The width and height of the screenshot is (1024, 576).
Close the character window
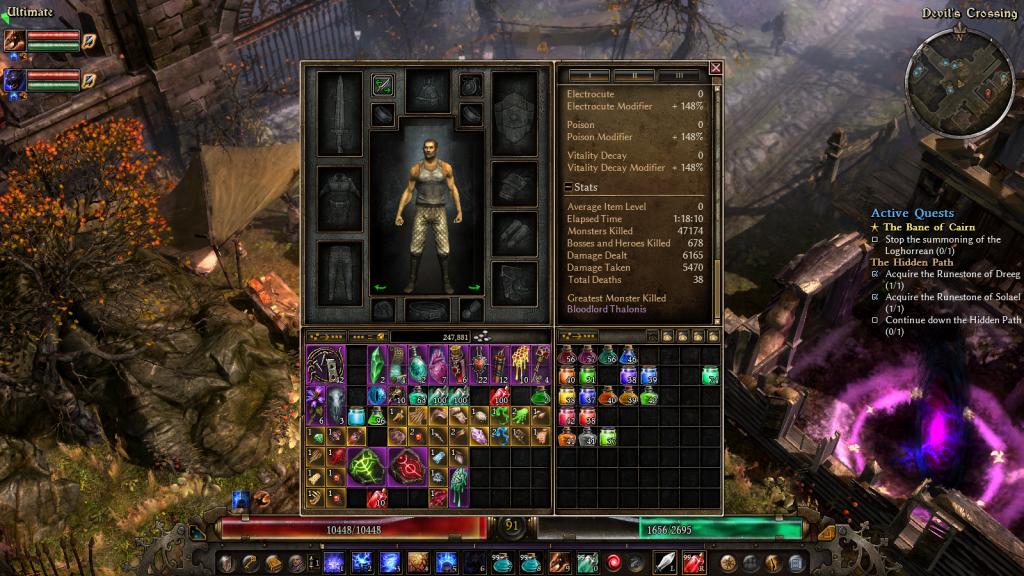click(716, 68)
